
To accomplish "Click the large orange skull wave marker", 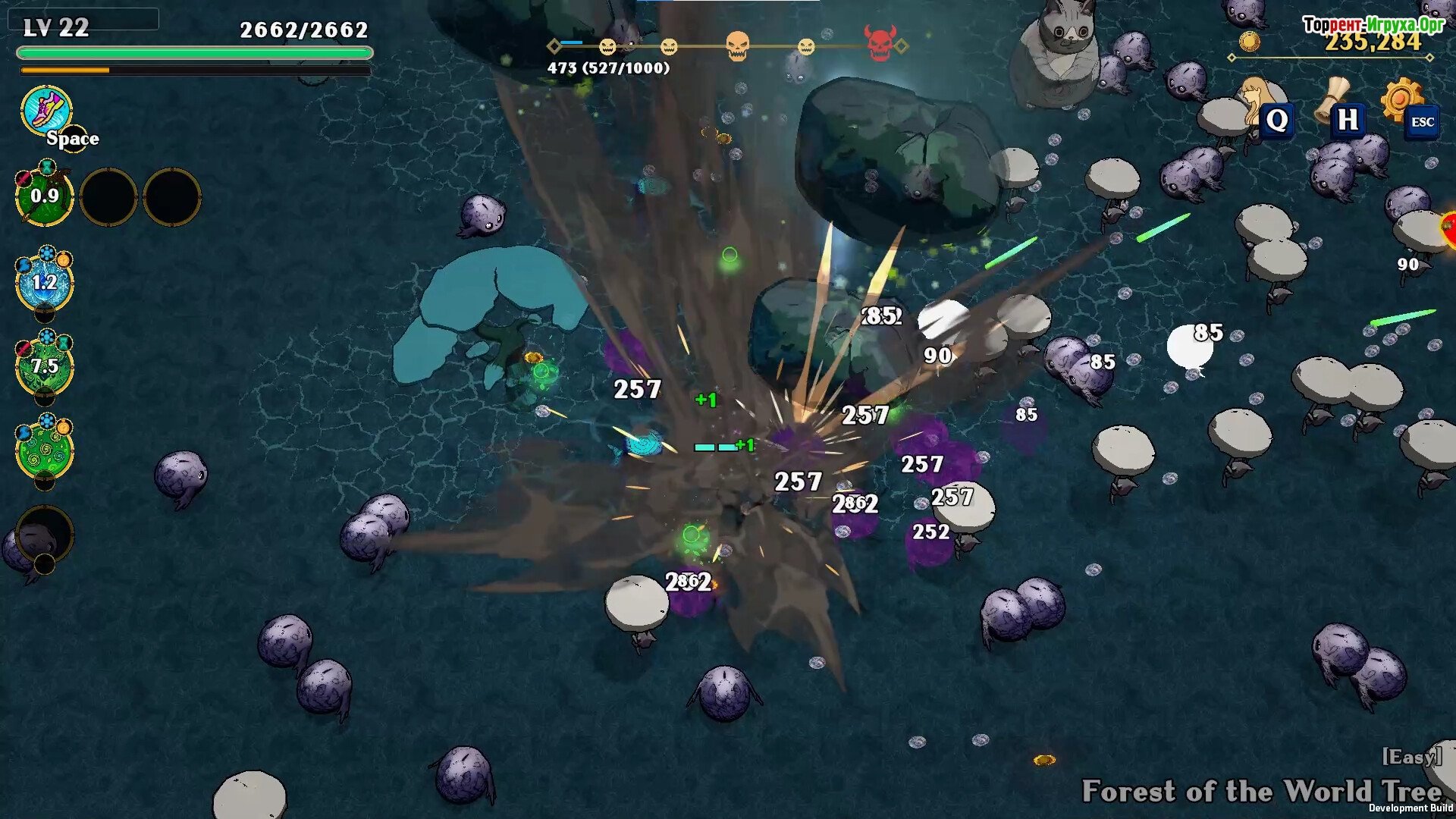I will (x=737, y=46).
